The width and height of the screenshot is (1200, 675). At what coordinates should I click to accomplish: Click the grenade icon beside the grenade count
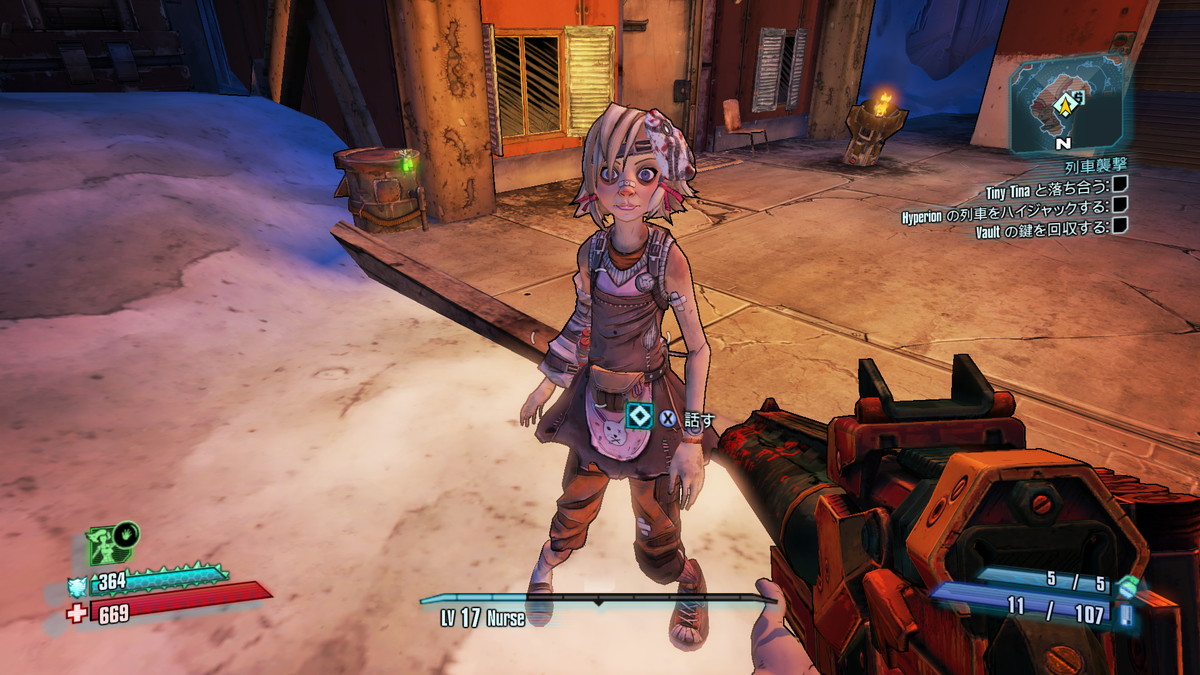(x=1128, y=587)
